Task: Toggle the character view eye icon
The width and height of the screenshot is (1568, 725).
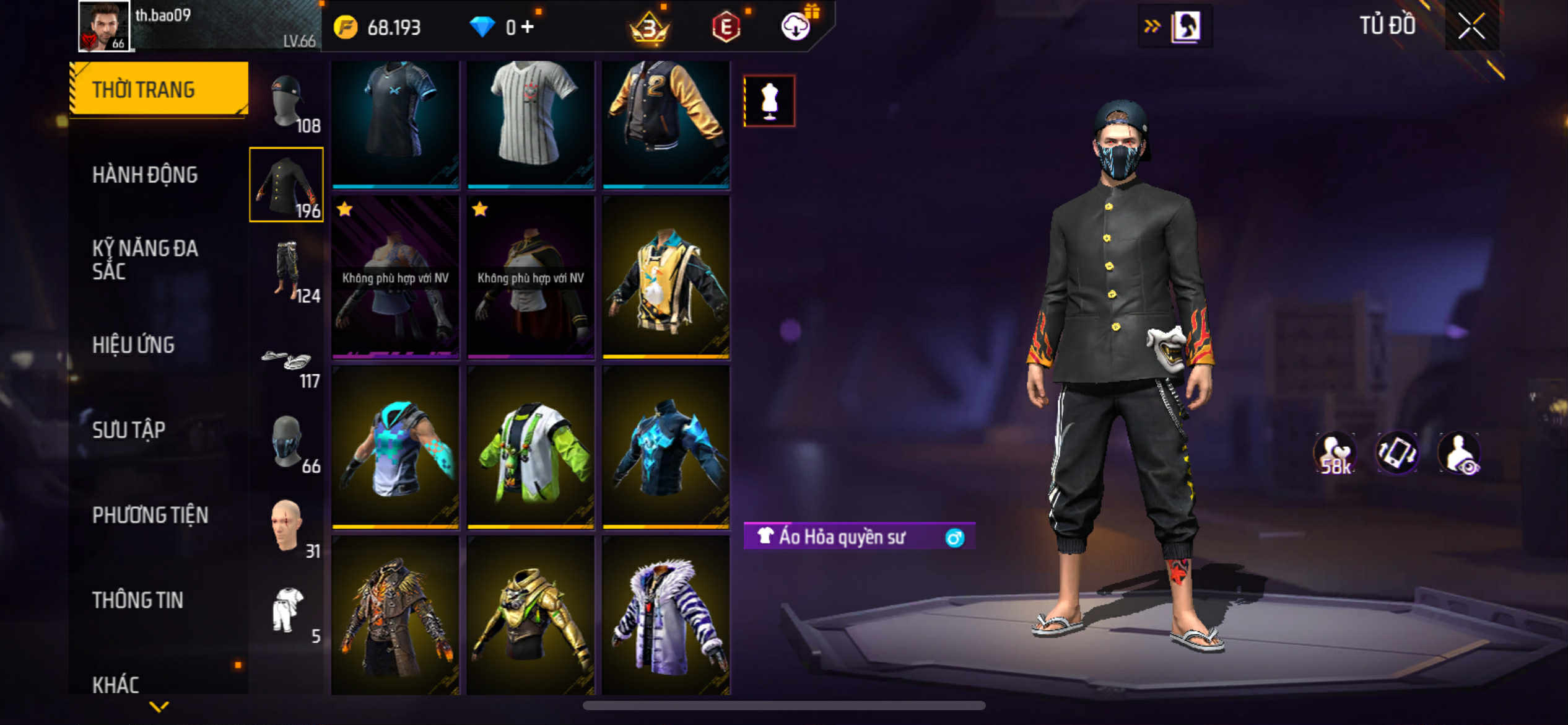Action: pos(1459,454)
